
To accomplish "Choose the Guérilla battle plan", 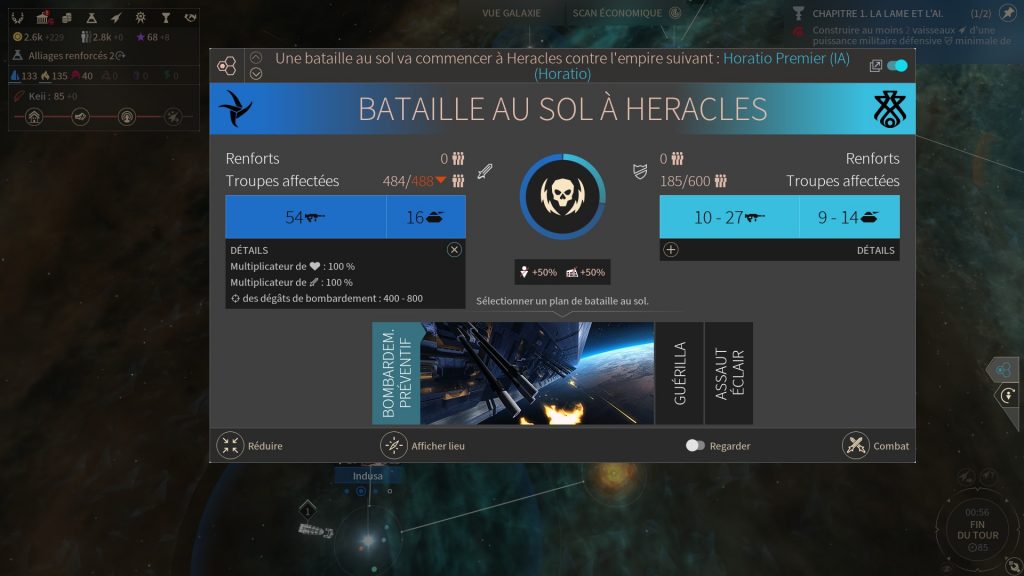I will 680,373.
